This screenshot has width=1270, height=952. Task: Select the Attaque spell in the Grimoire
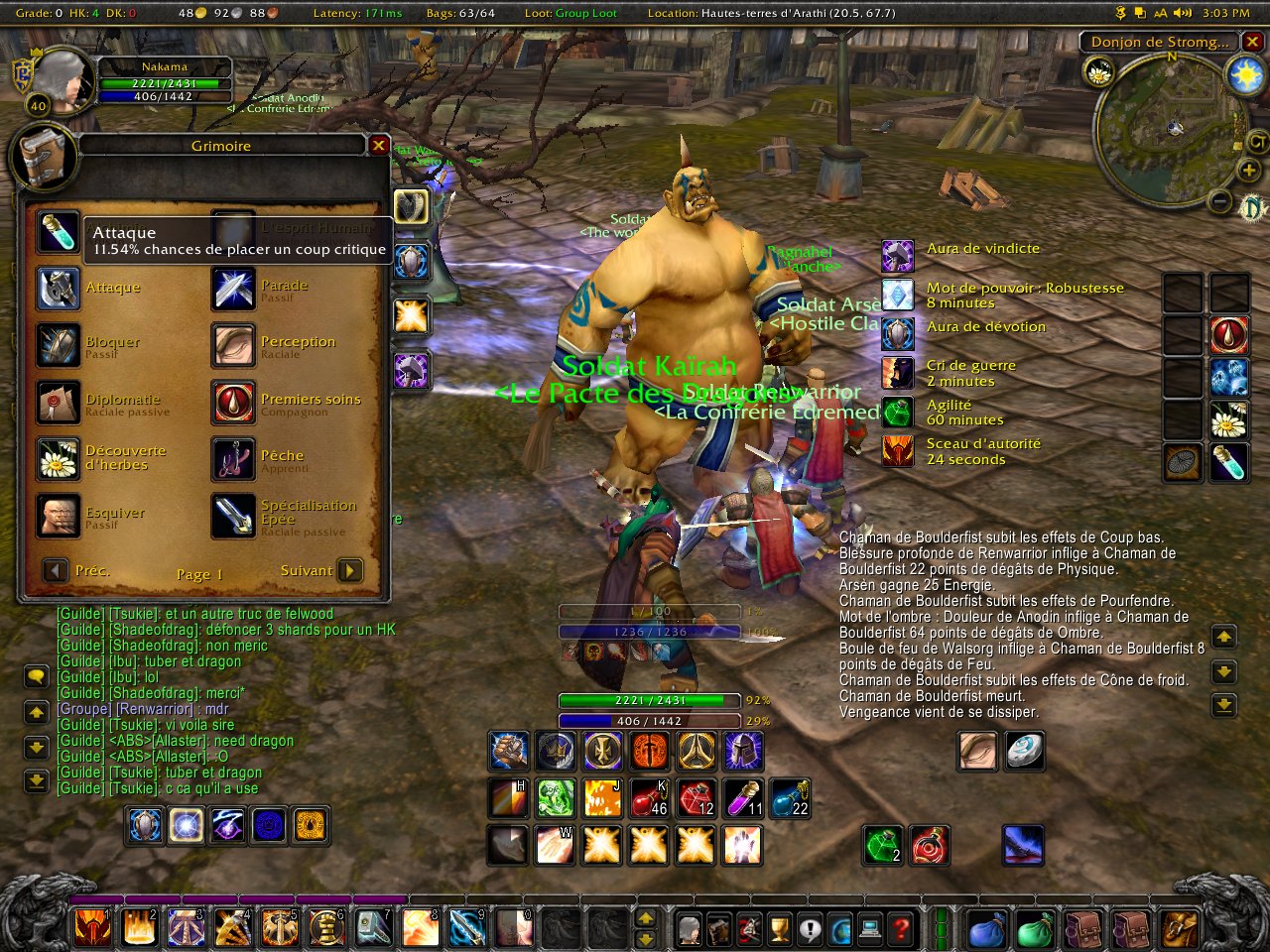tap(59, 289)
